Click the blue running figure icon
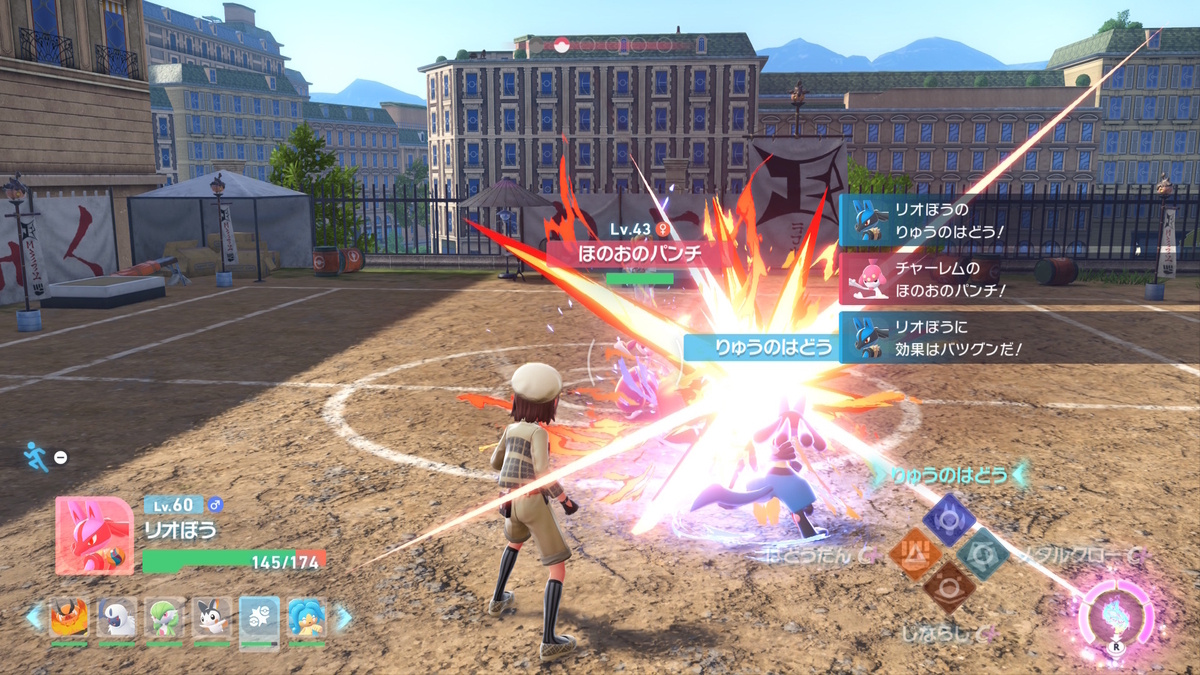This screenshot has width=1200, height=675. point(36,456)
